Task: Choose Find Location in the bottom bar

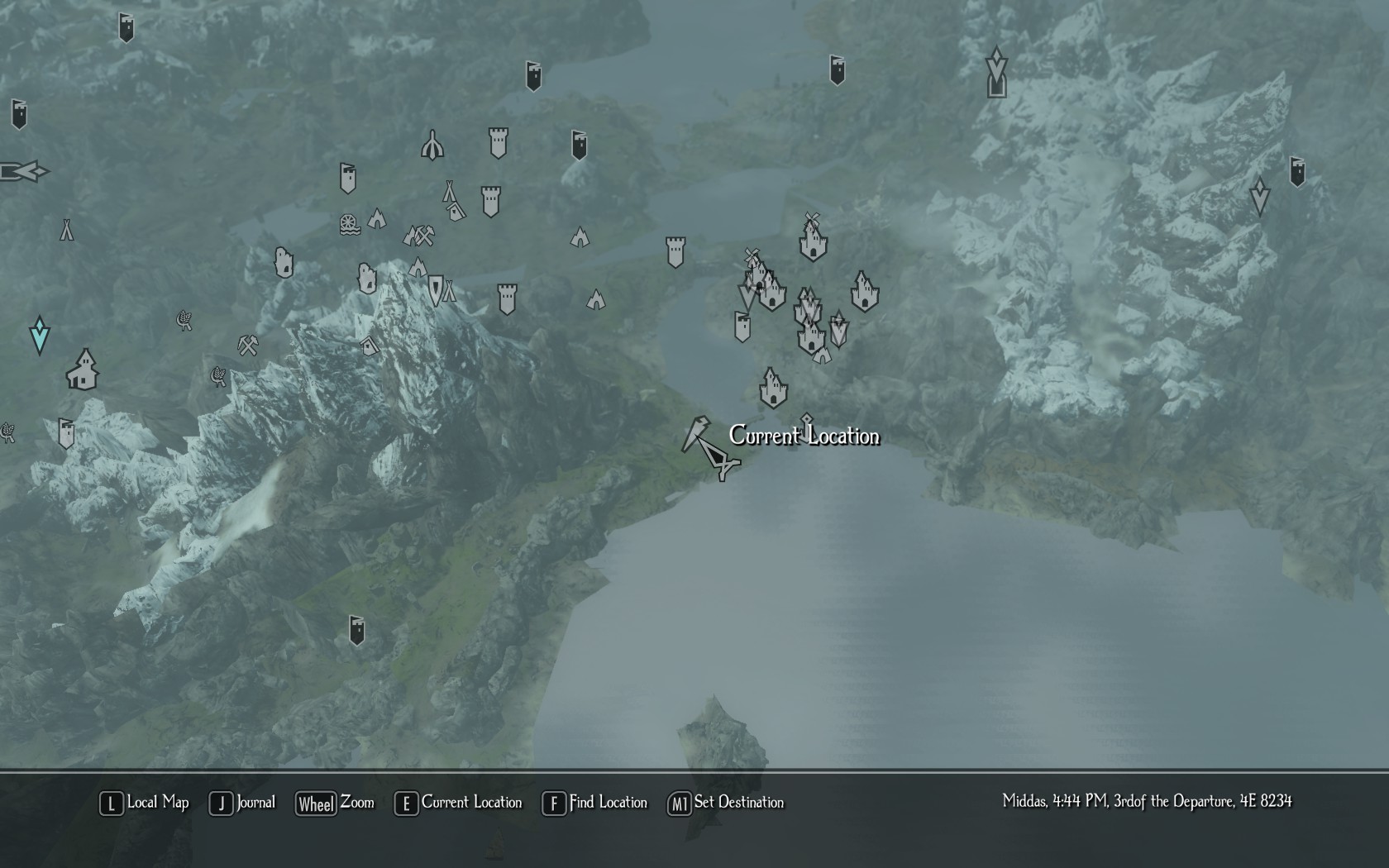Action: 594,803
